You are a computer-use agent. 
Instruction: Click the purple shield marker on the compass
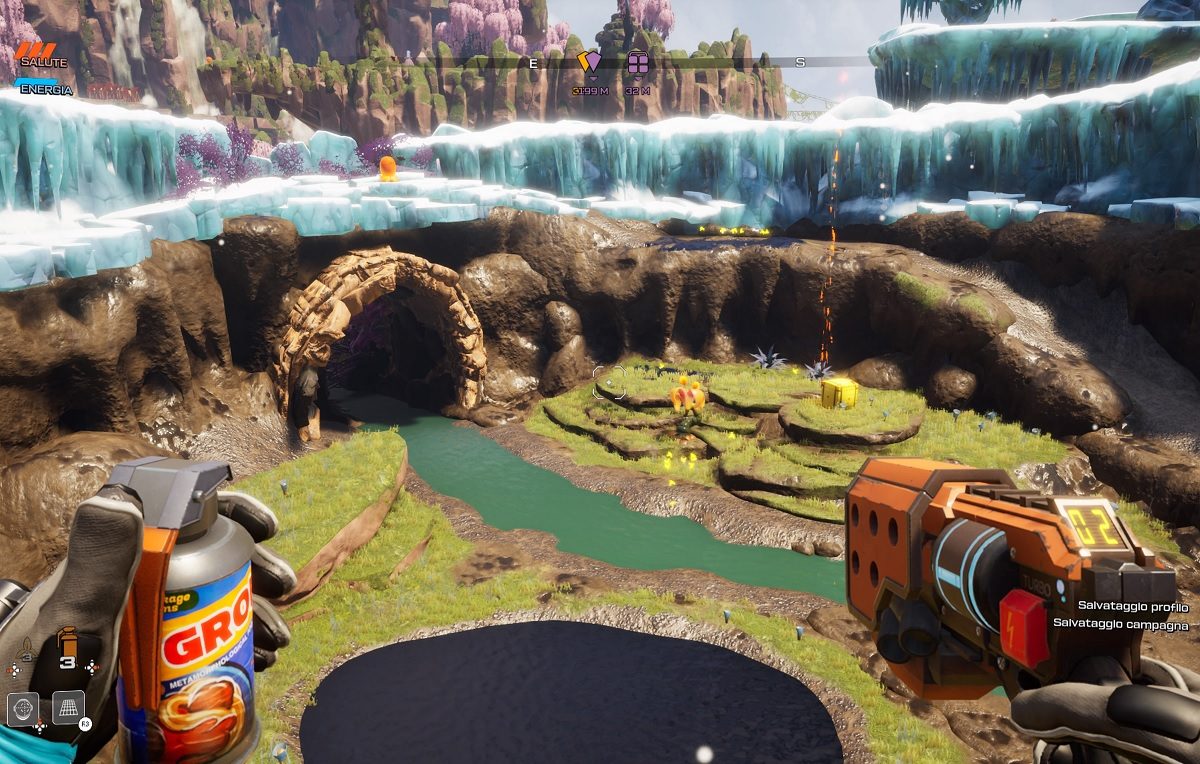(x=592, y=64)
